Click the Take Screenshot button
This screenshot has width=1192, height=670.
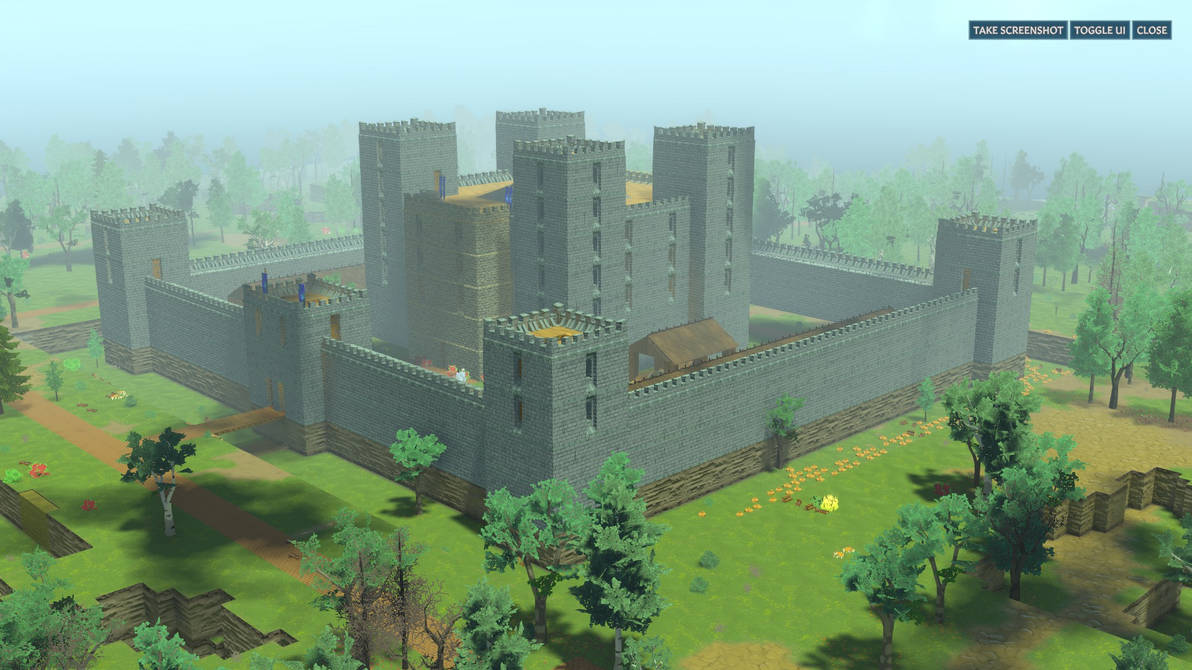[x=1018, y=30]
